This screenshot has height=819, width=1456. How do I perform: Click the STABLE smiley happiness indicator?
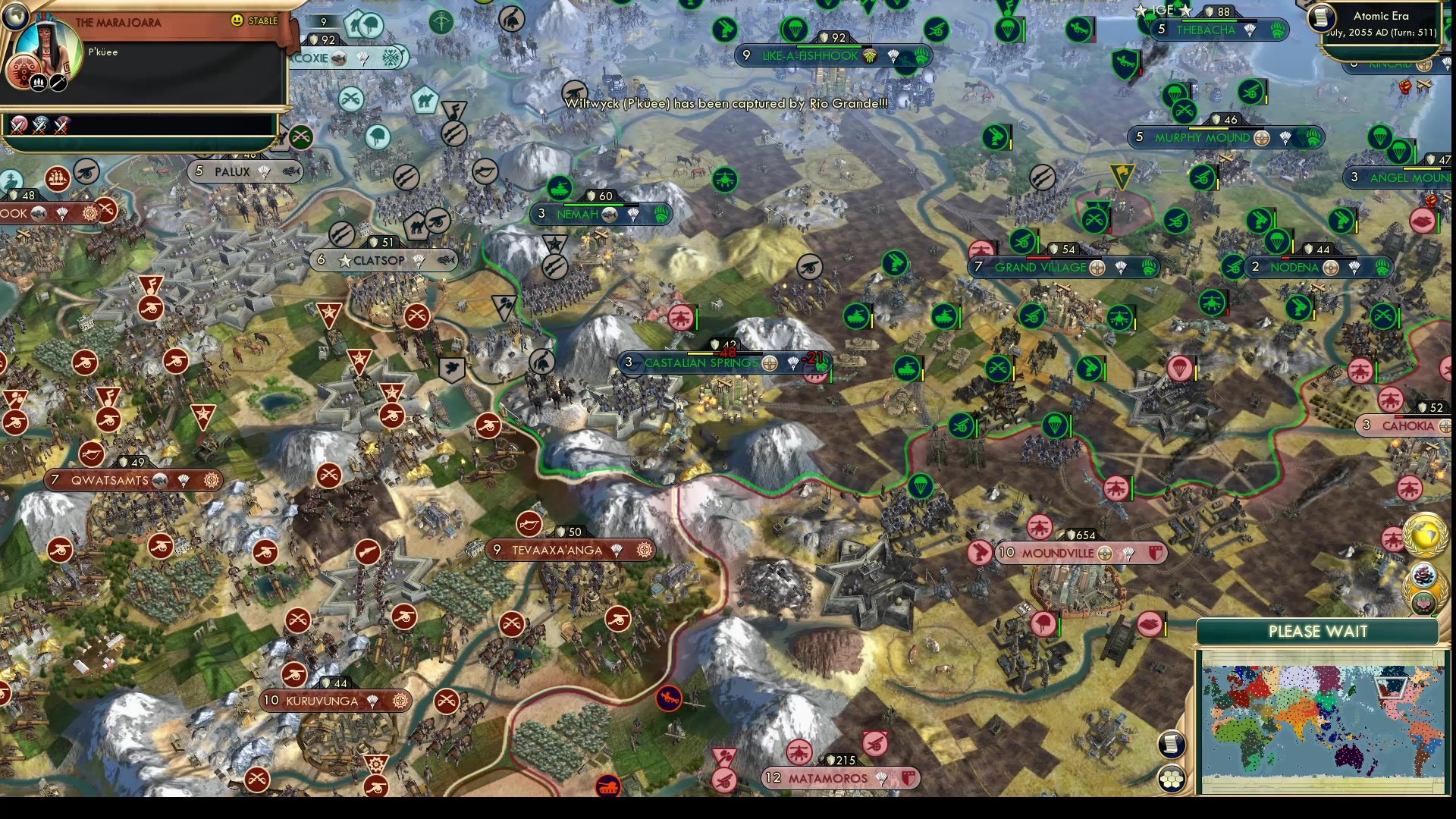click(237, 20)
